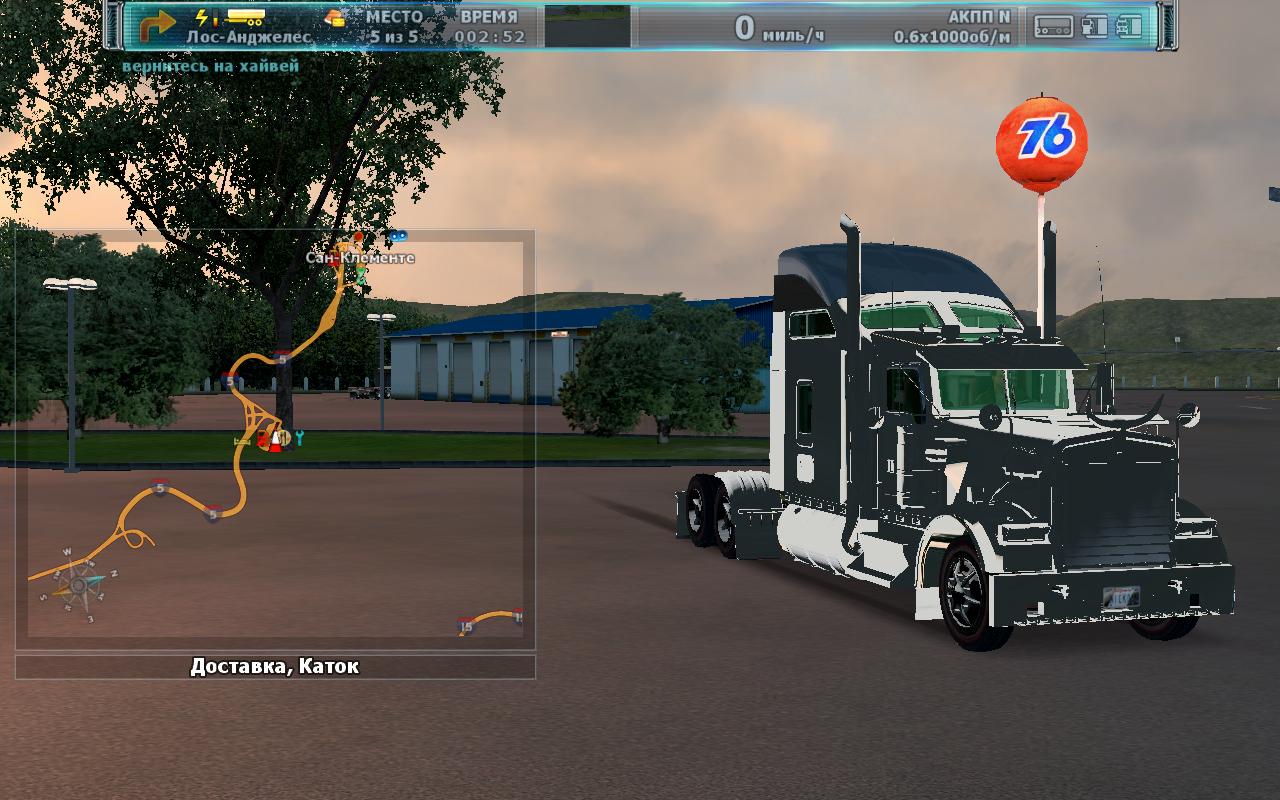Select the Interstate 15 shield on map

click(465, 627)
